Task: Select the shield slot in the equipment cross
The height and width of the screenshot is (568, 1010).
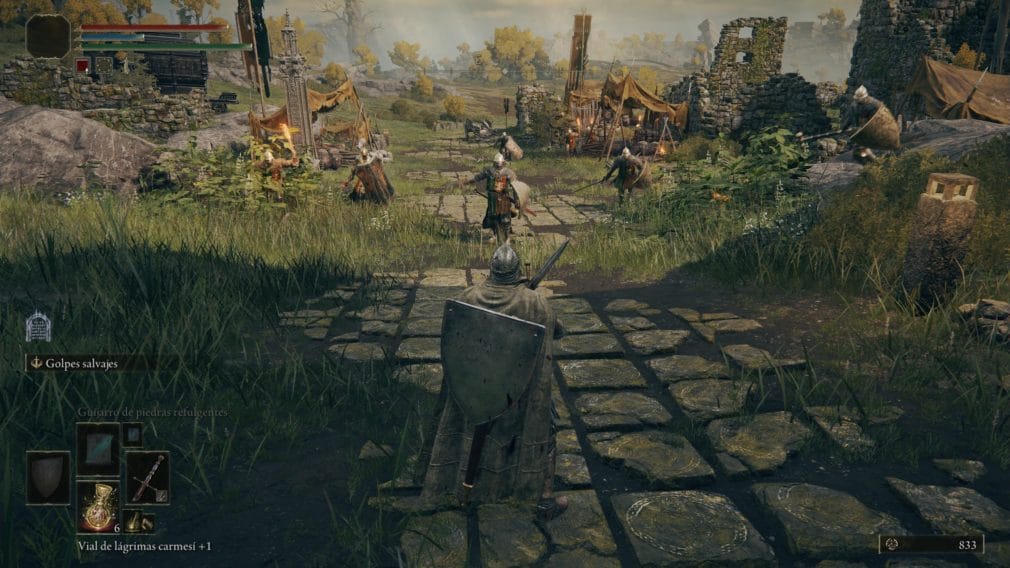Action: [48, 477]
